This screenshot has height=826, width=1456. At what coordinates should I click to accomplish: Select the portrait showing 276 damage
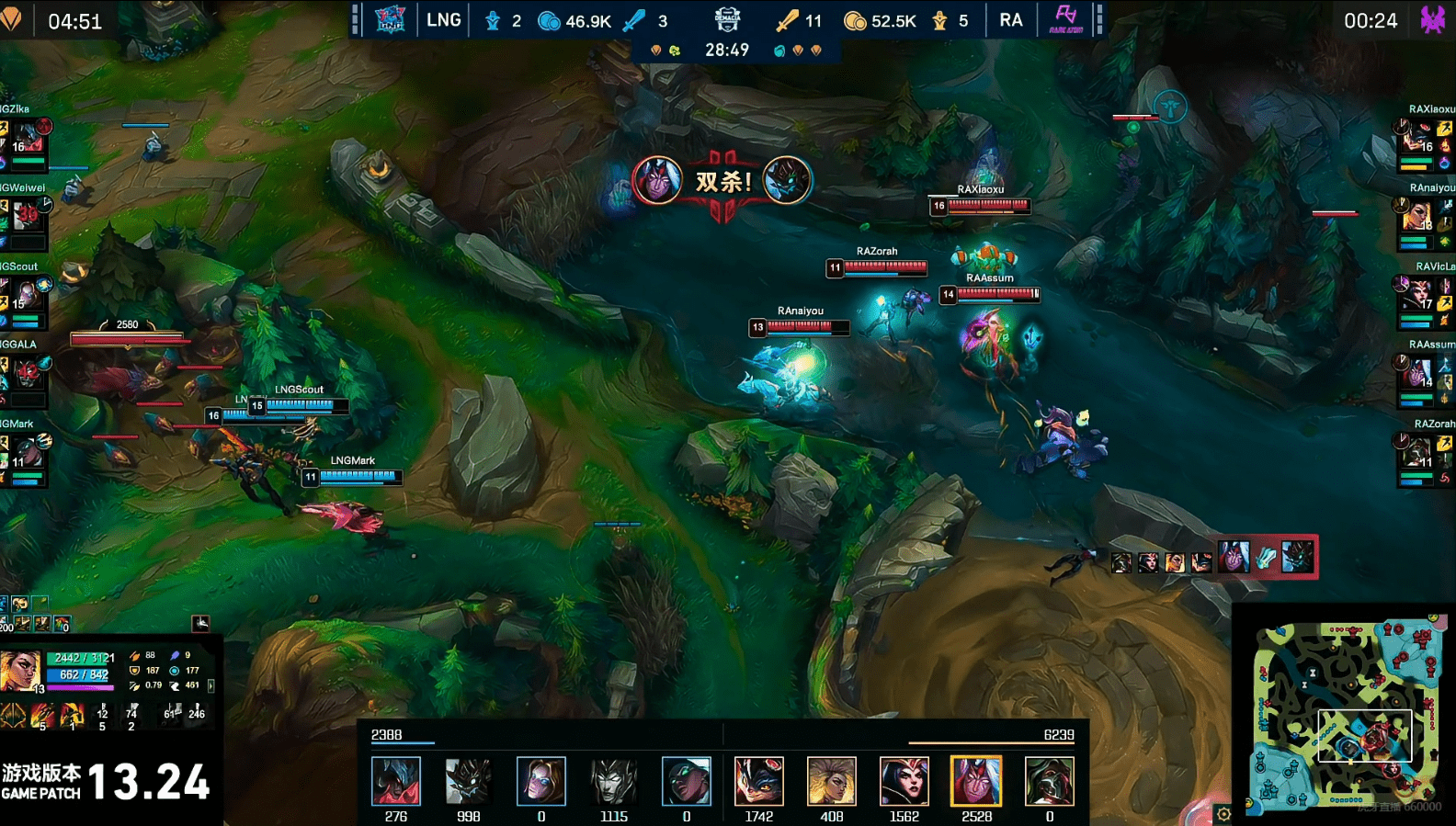click(x=396, y=781)
